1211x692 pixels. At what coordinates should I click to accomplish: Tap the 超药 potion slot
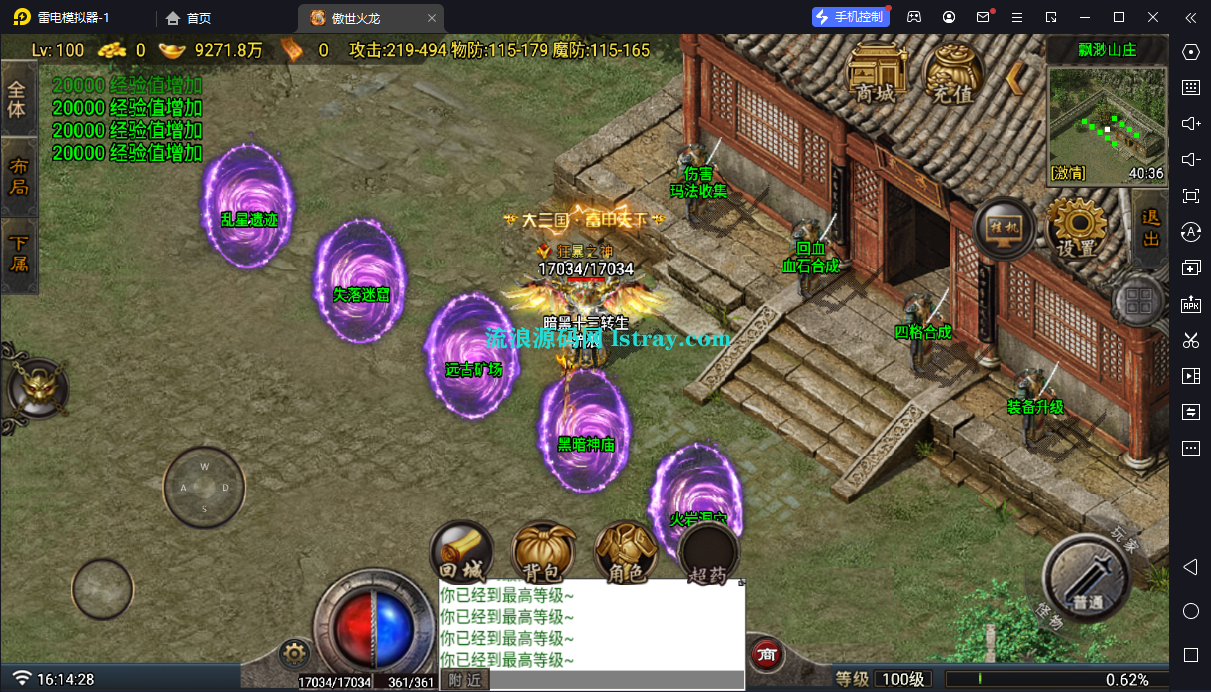(709, 553)
